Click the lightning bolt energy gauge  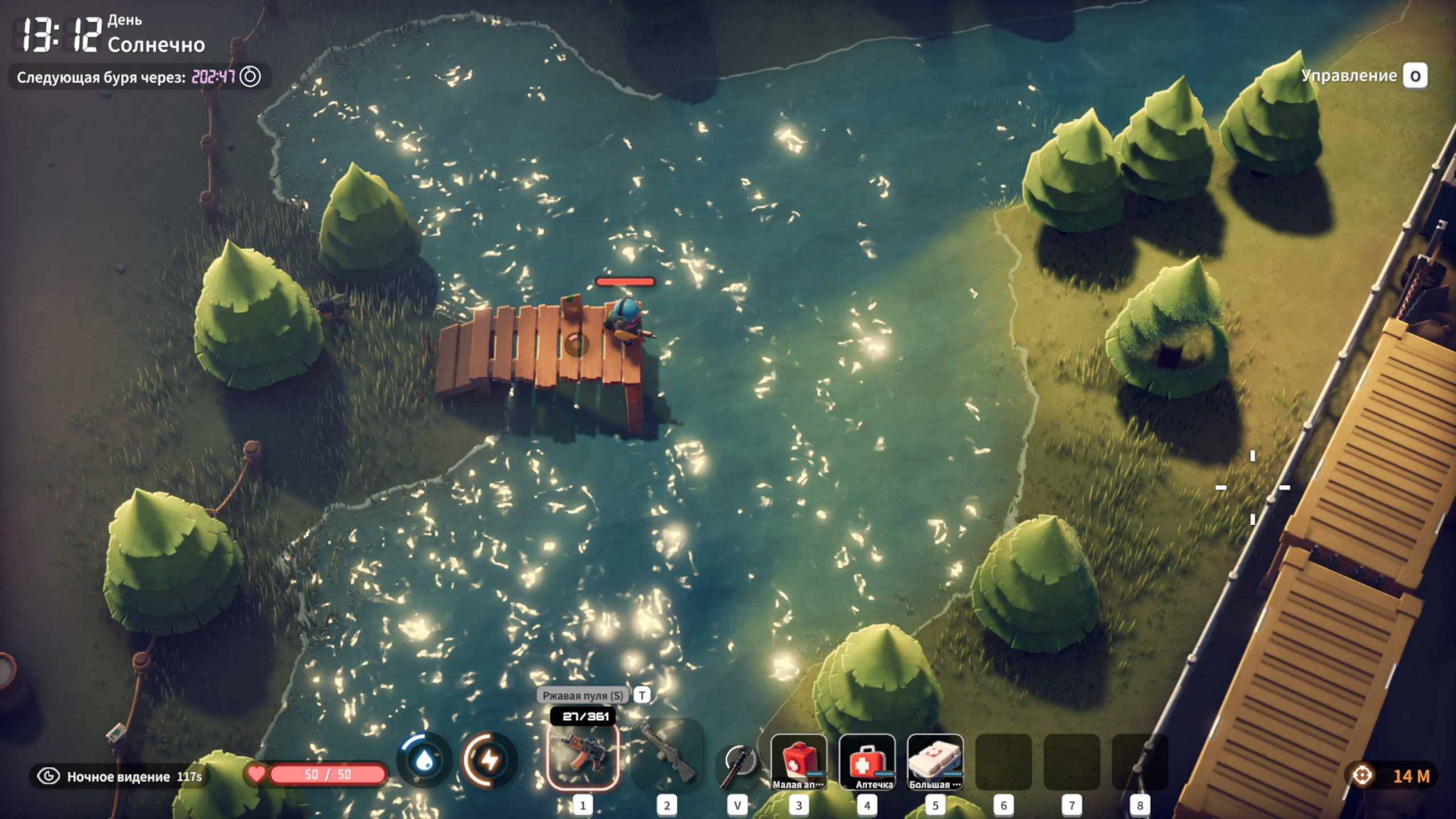click(x=489, y=760)
